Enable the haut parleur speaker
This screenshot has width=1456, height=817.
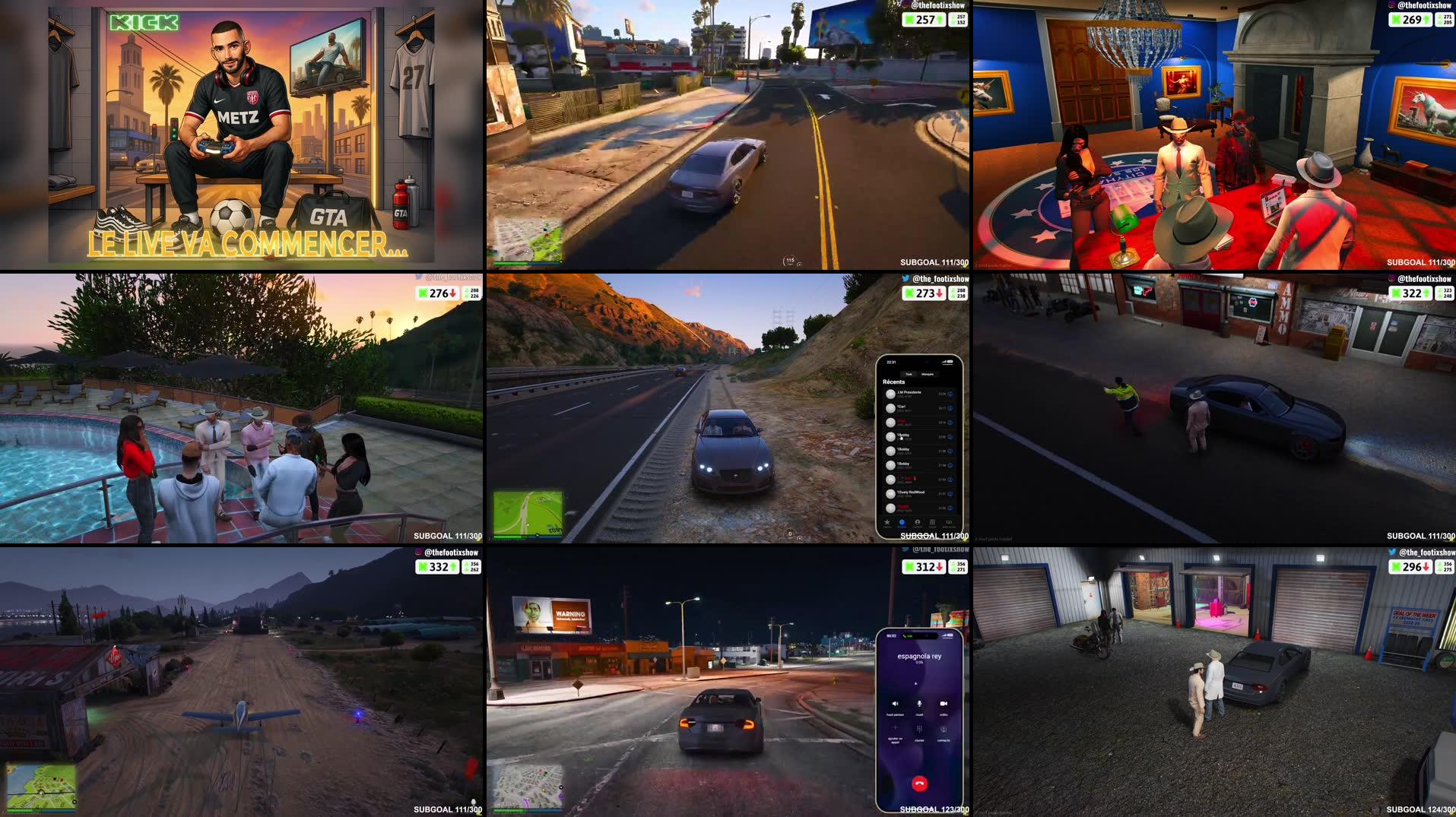point(895,704)
